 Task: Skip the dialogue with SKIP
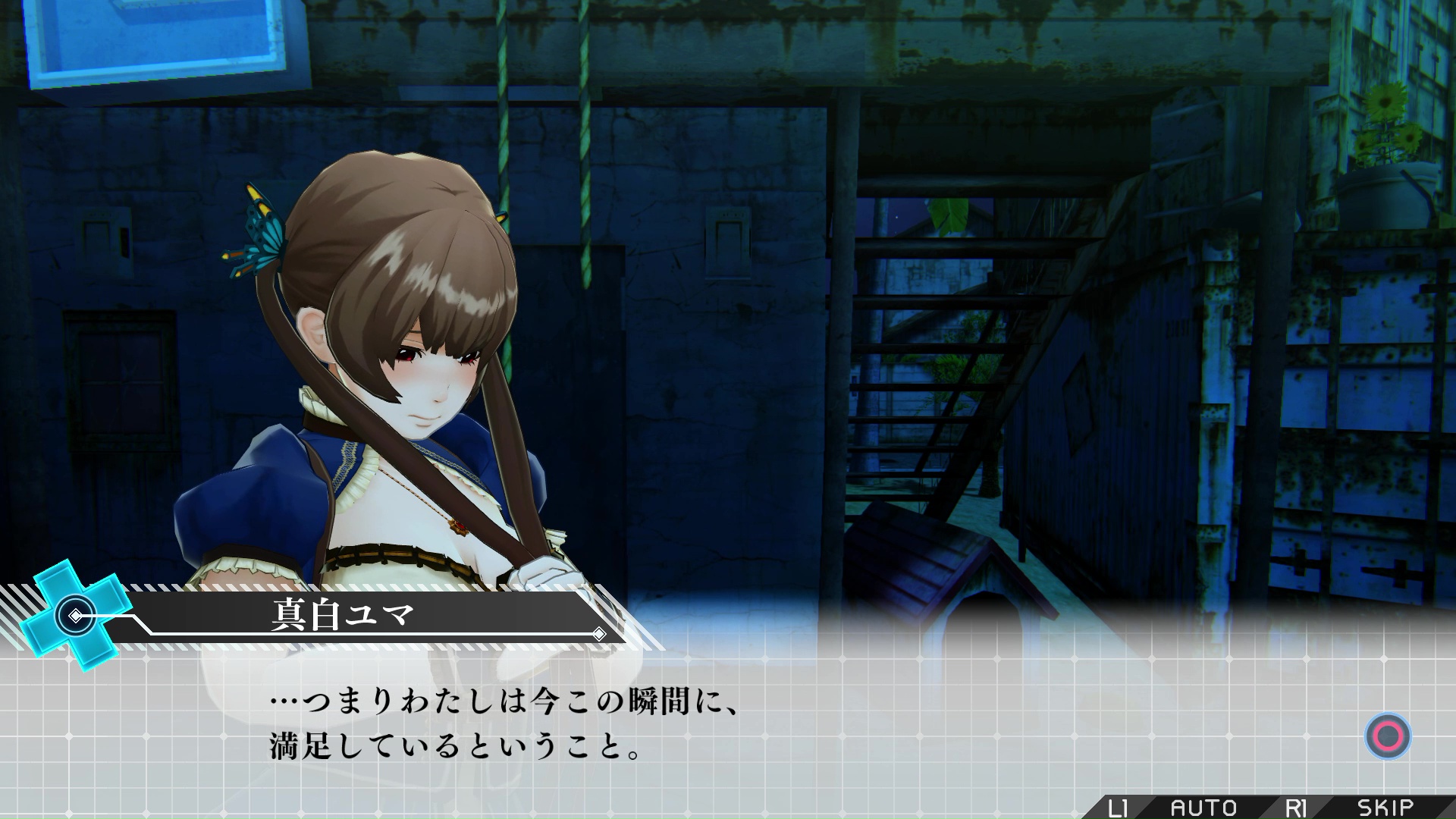click(x=1385, y=808)
